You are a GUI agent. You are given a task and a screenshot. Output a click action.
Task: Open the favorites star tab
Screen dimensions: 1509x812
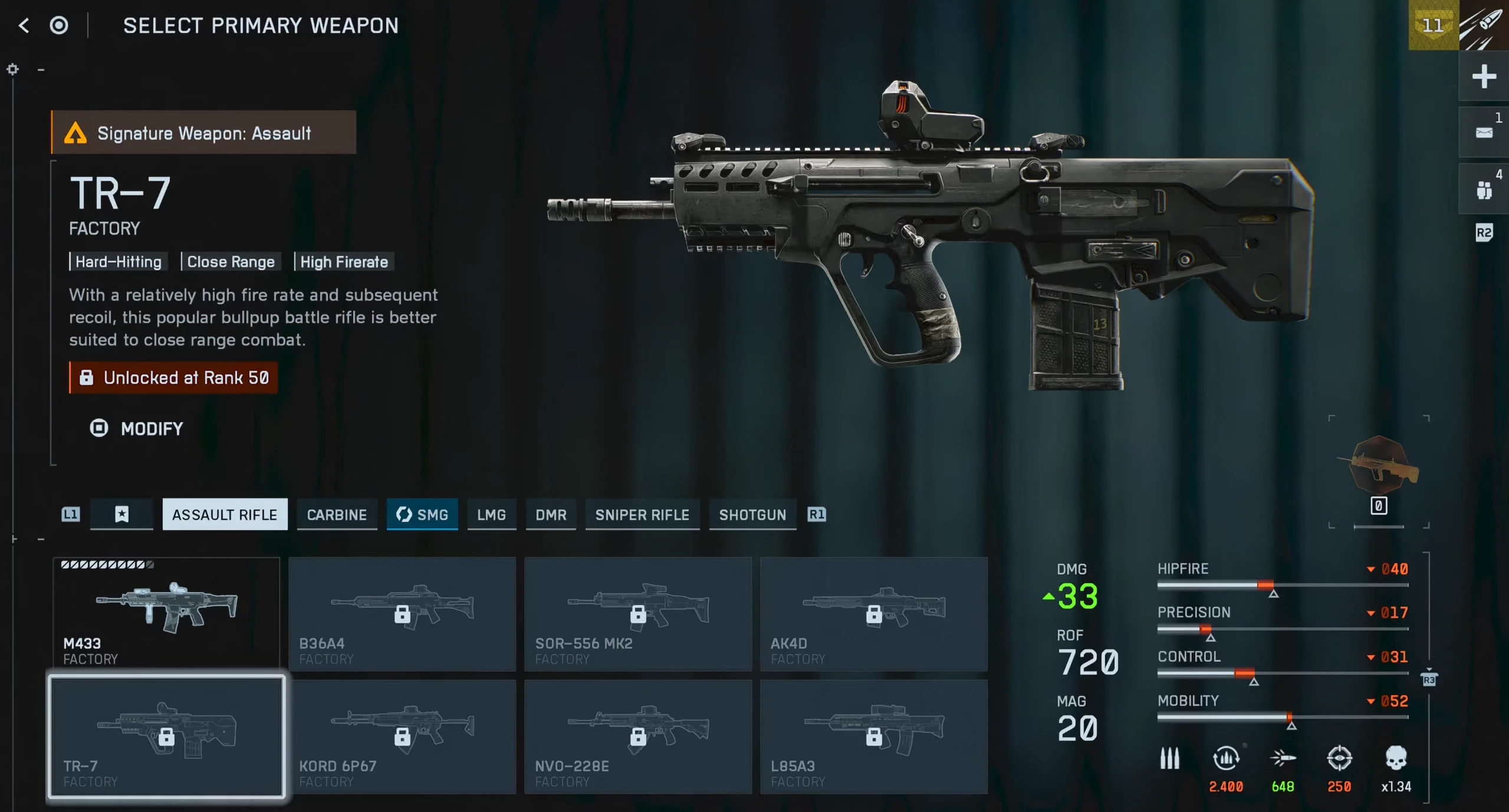pos(121,515)
